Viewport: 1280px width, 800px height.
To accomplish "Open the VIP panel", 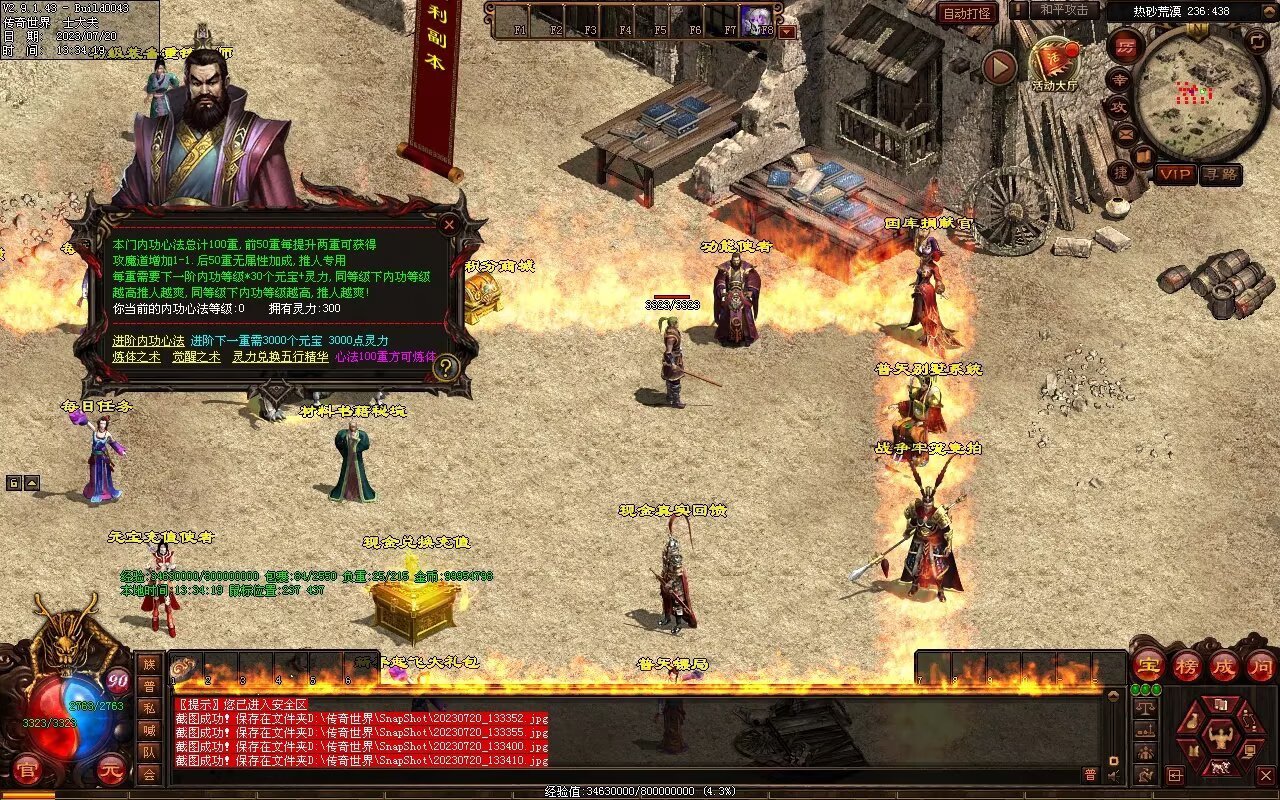I will tap(1176, 174).
